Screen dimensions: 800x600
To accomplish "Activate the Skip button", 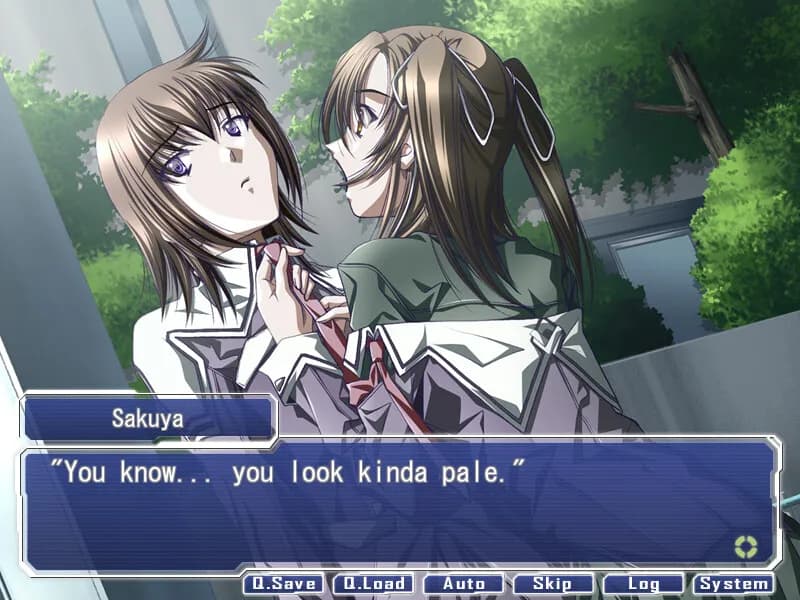I will [x=553, y=584].
